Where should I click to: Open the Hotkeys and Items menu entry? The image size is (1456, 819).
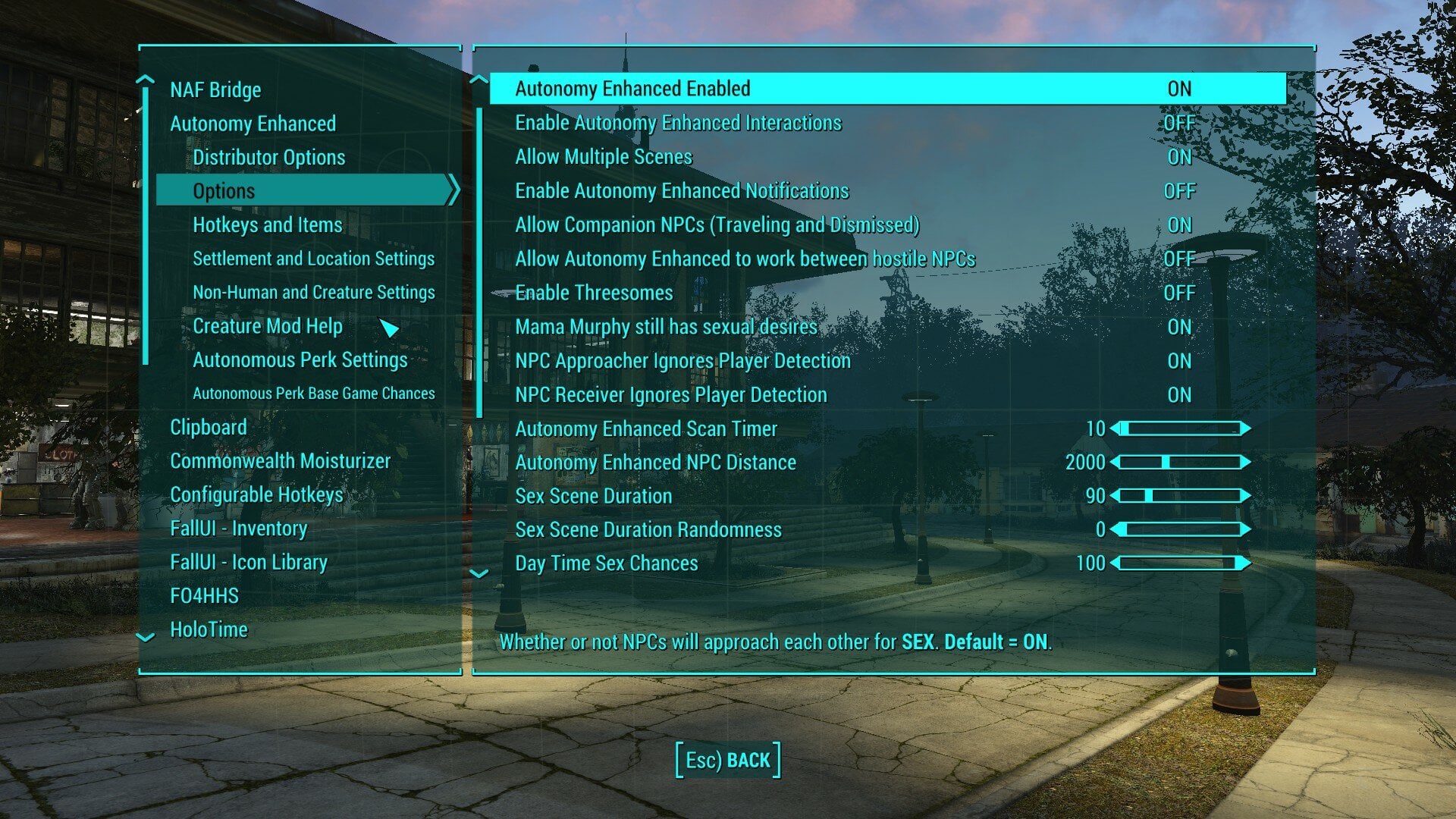pos(267,224)
